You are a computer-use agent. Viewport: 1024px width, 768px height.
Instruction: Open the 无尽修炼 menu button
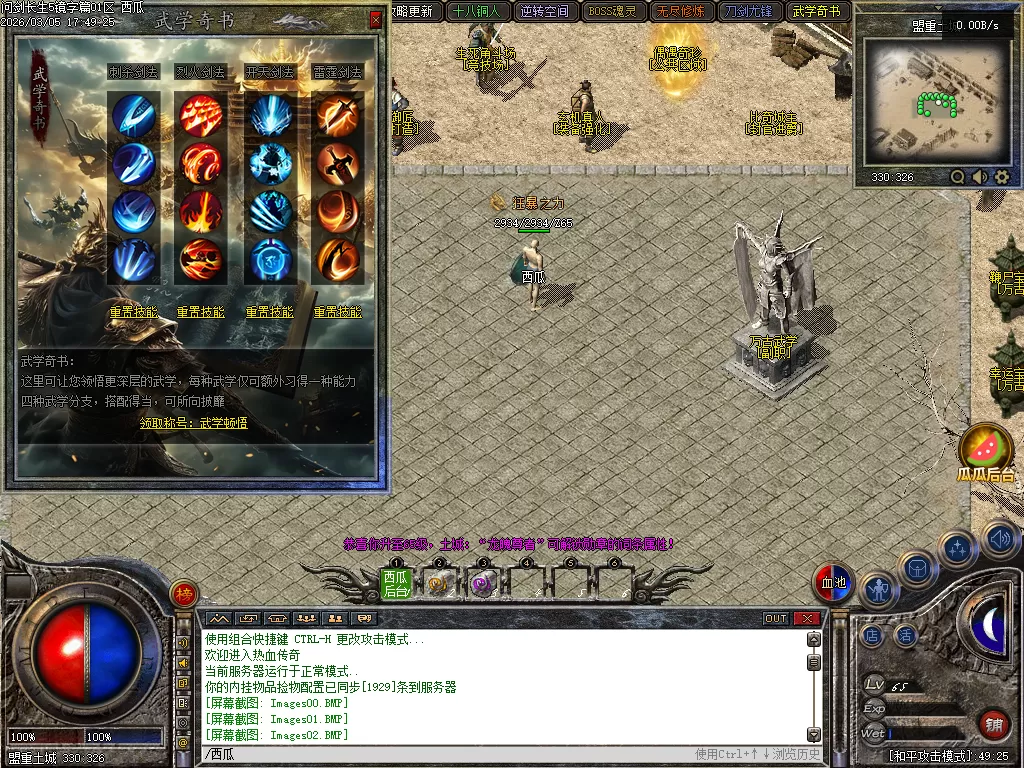click(680, 12)
